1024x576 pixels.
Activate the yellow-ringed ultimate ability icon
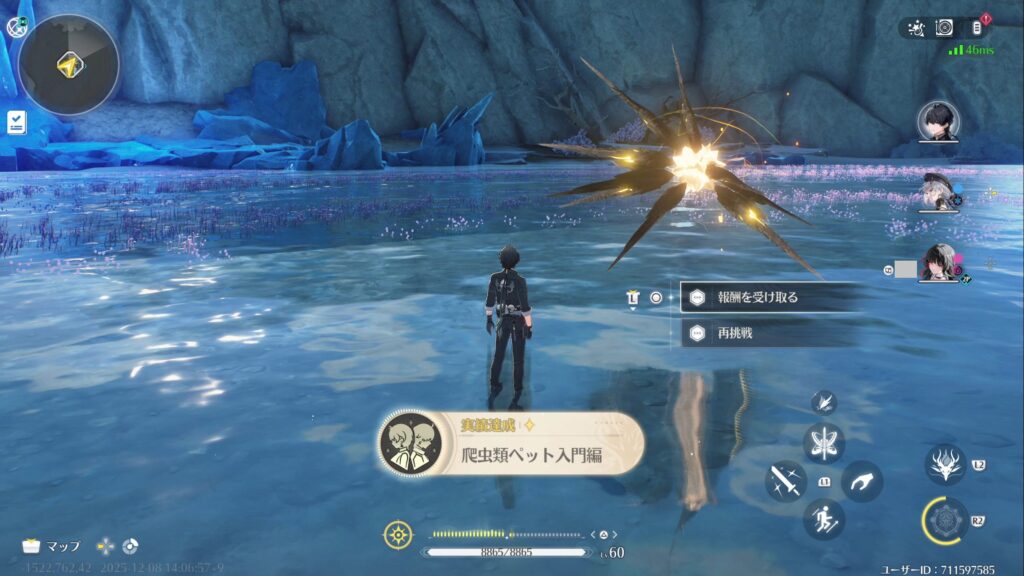pos(945,521)
